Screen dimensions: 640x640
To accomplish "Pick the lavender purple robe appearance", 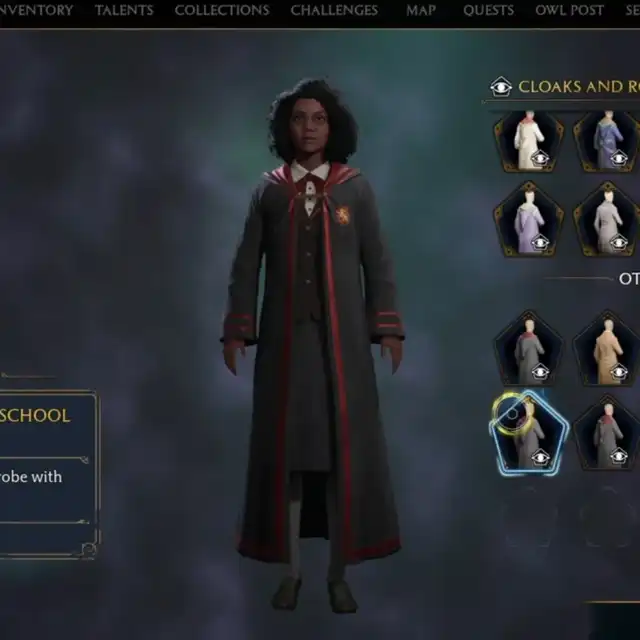I will click(x=528, y=218).
